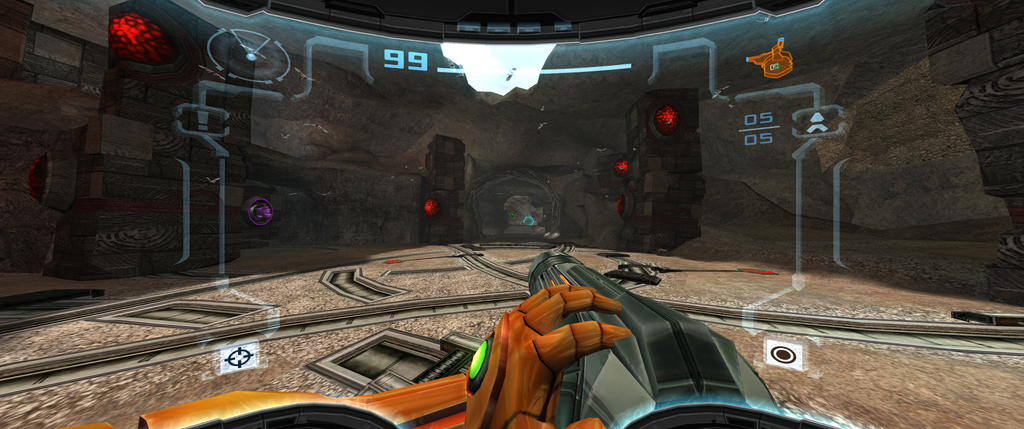1024x429 pixels.
Task: Open the orange room minimap
Action: tap(767, 60)
